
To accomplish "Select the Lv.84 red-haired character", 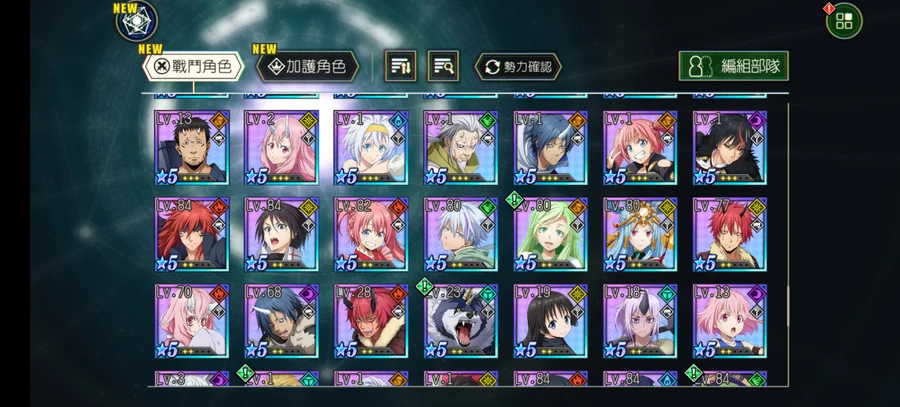I will 191,235.
